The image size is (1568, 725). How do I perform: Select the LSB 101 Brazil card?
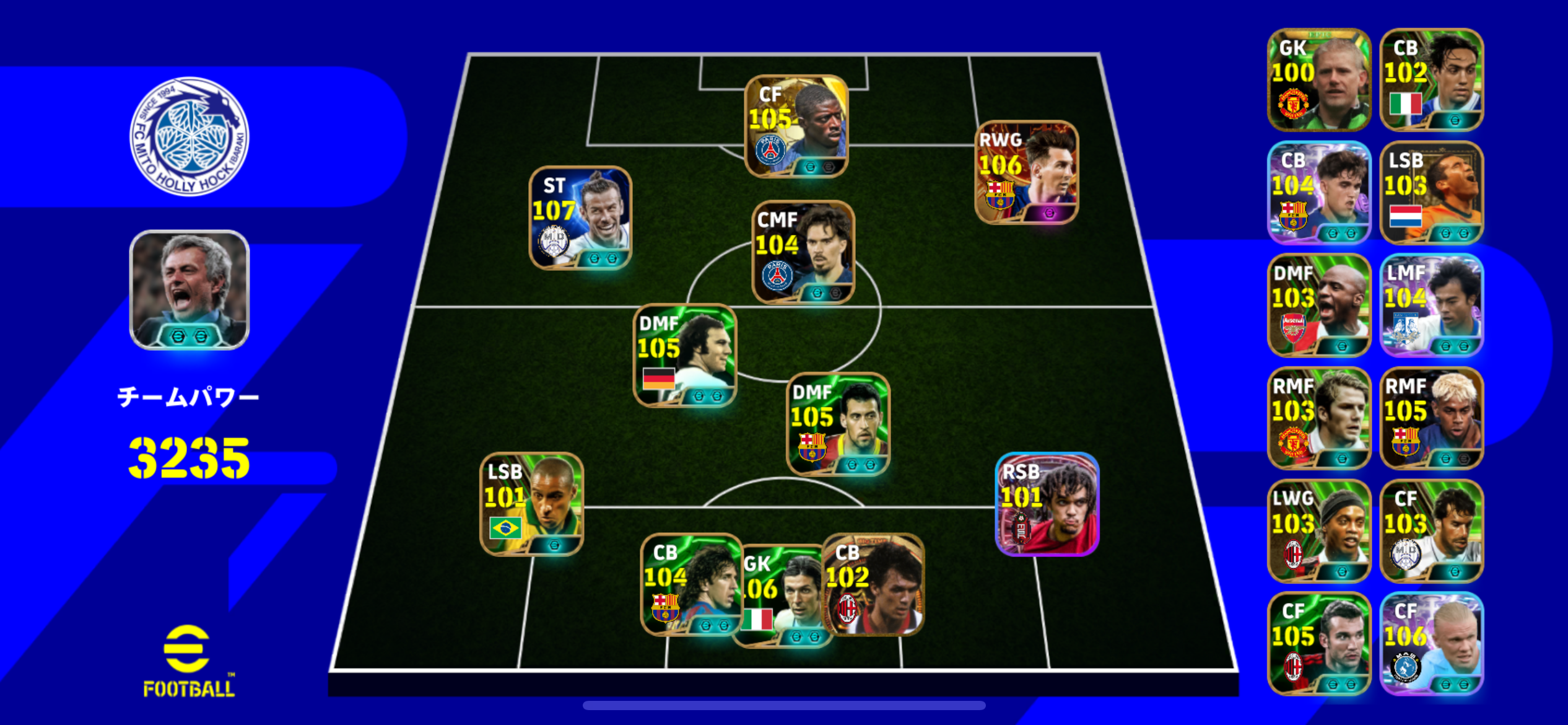531,504
